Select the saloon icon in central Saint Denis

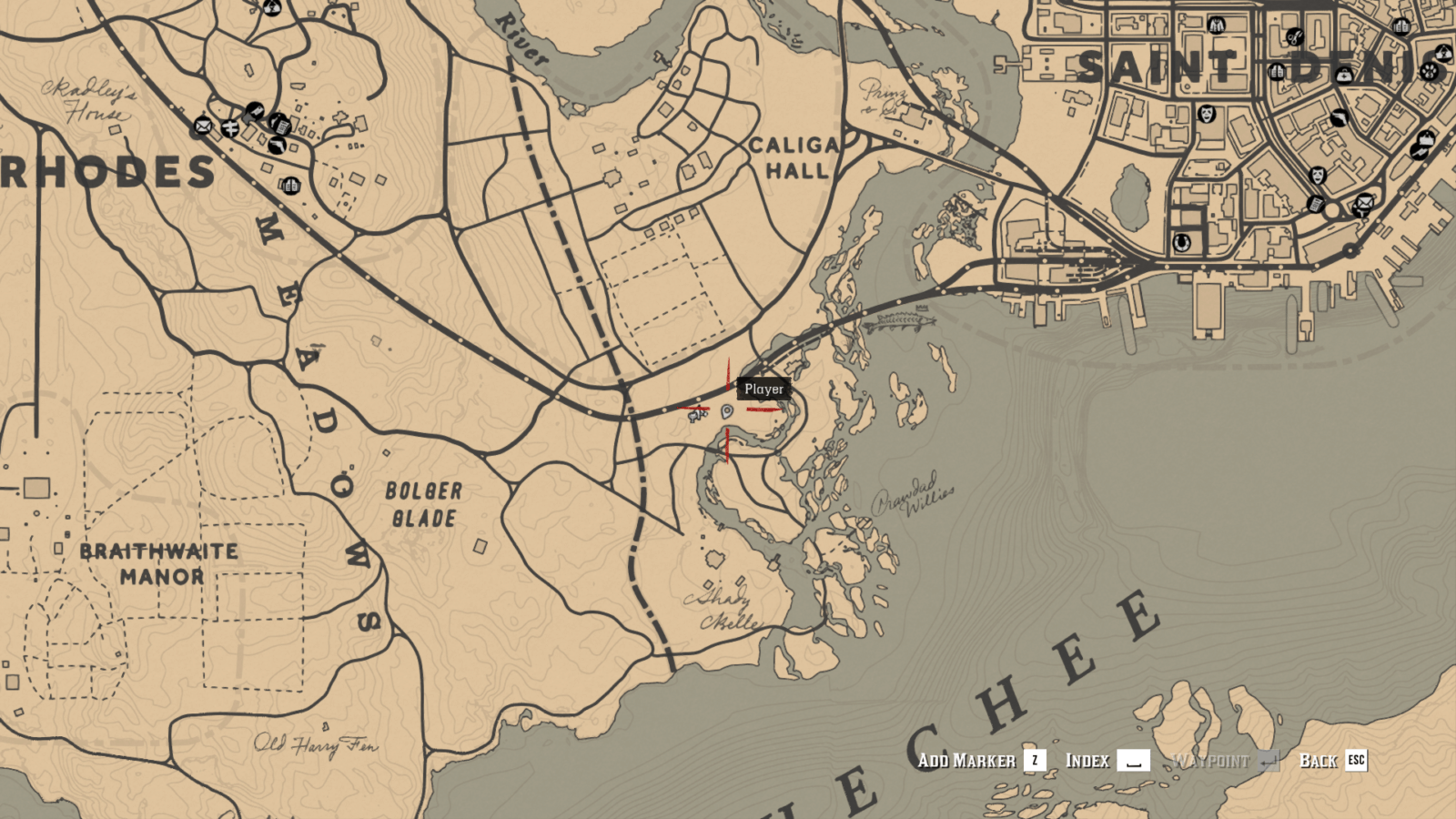click(1277, 71)
